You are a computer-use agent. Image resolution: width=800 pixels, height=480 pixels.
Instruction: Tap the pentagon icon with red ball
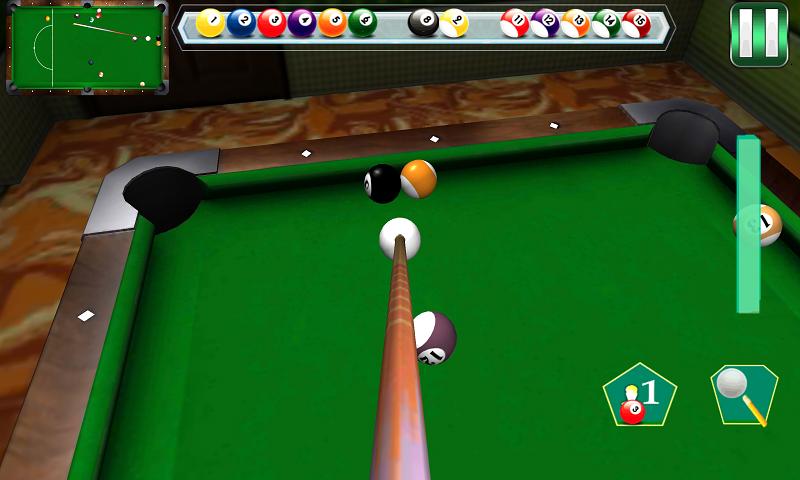(640, 395)
